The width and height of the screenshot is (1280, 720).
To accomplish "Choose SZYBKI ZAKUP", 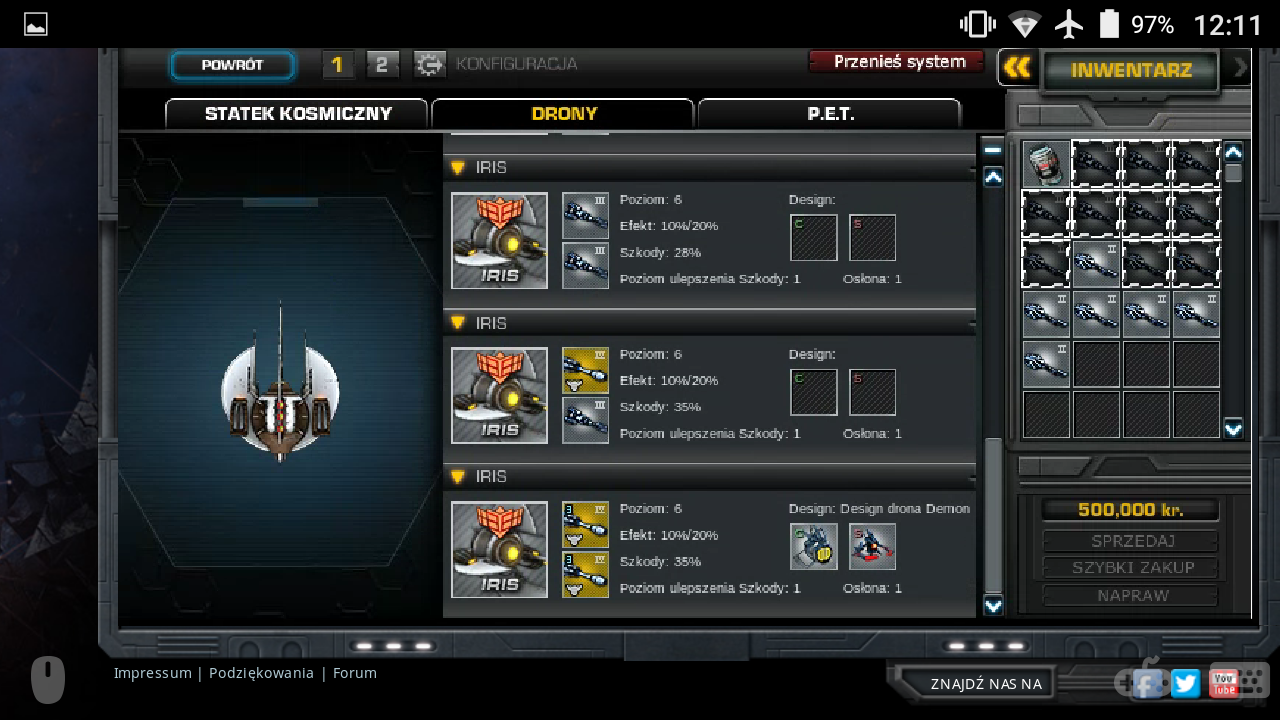I will coord(1131,568).
